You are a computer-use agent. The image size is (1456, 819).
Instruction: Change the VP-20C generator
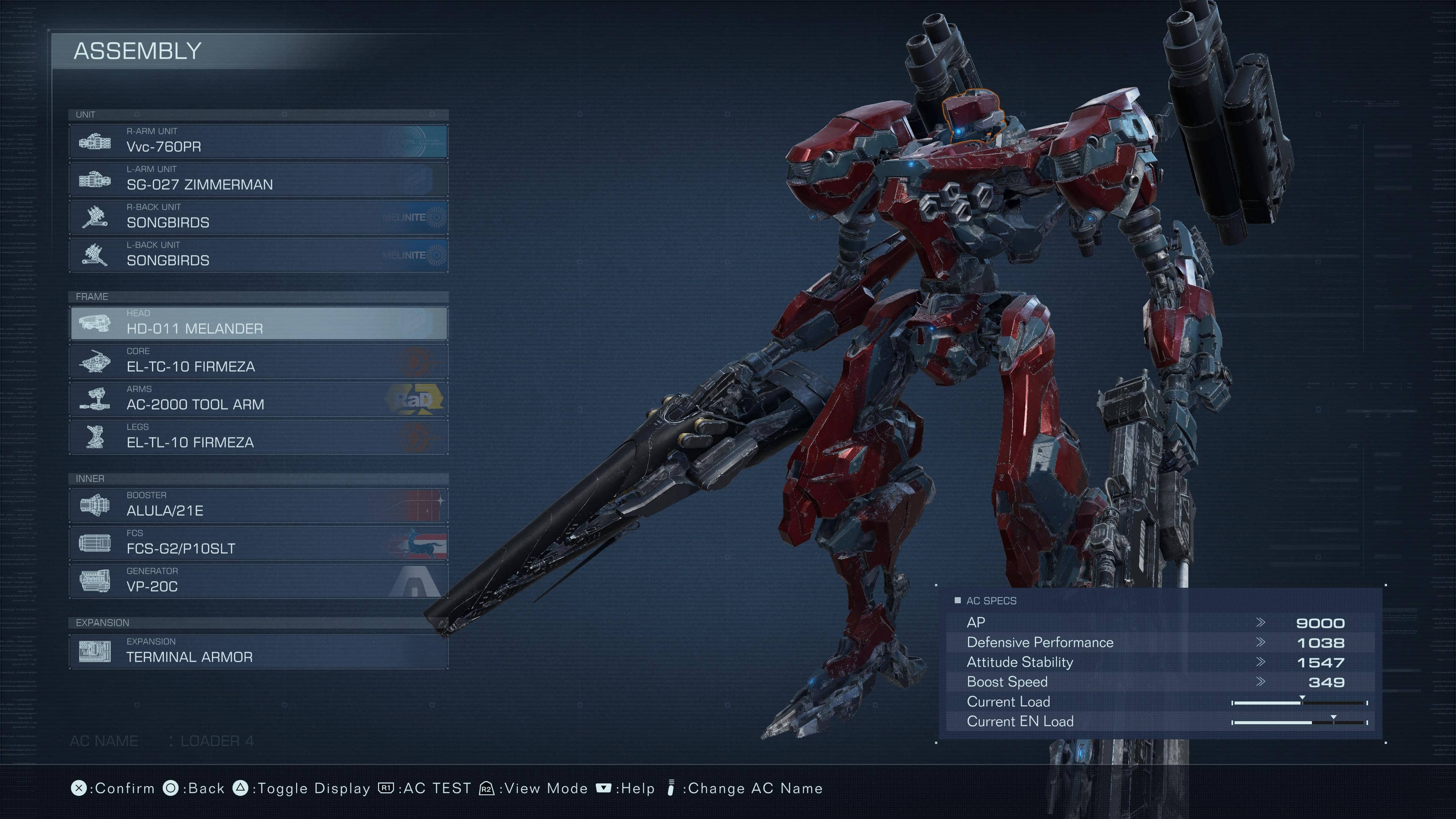[x=258, y=581]
